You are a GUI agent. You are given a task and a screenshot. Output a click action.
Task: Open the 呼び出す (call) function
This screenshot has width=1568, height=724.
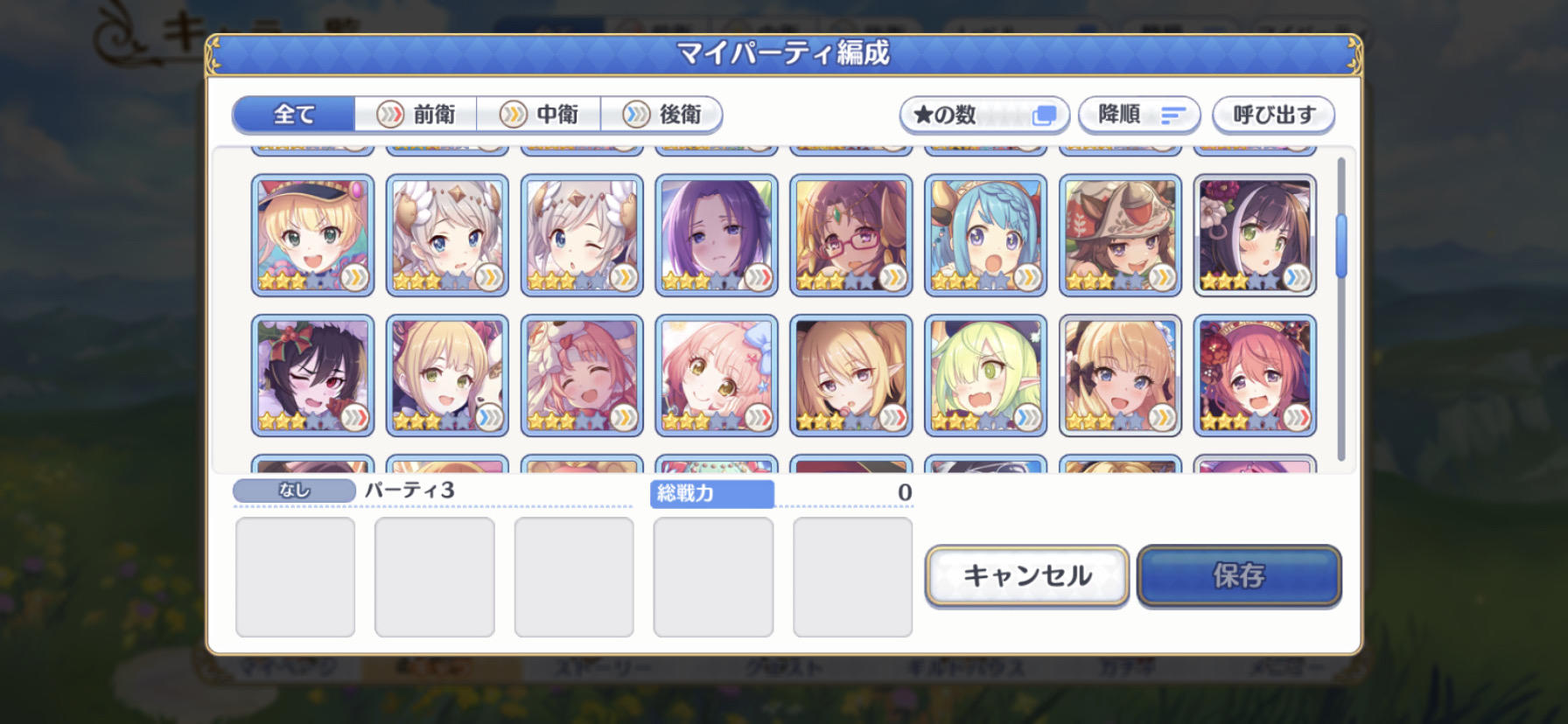tap(1271, 115)
